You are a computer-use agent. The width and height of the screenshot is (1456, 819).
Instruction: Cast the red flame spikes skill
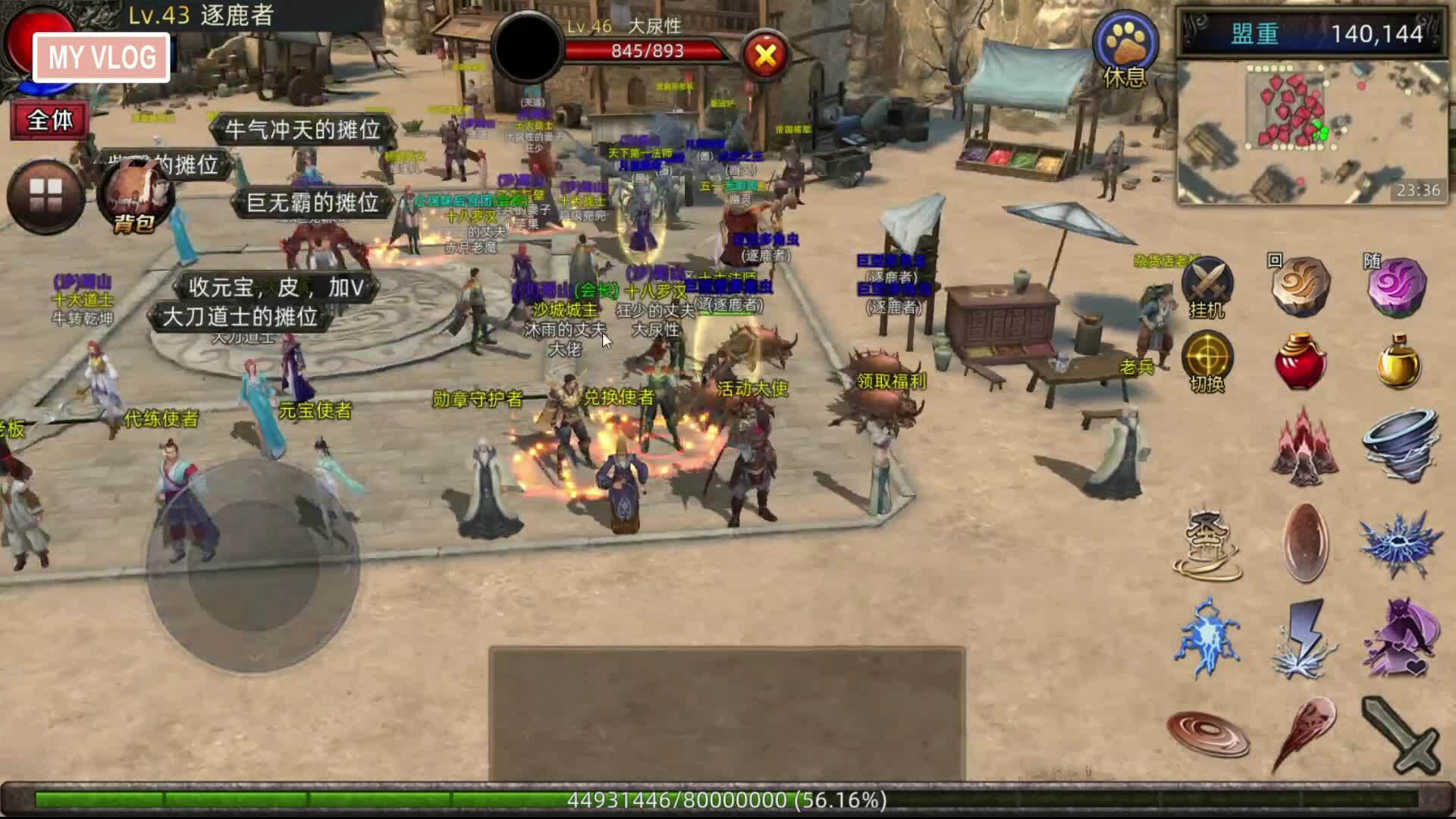(x=1304, y=447)
